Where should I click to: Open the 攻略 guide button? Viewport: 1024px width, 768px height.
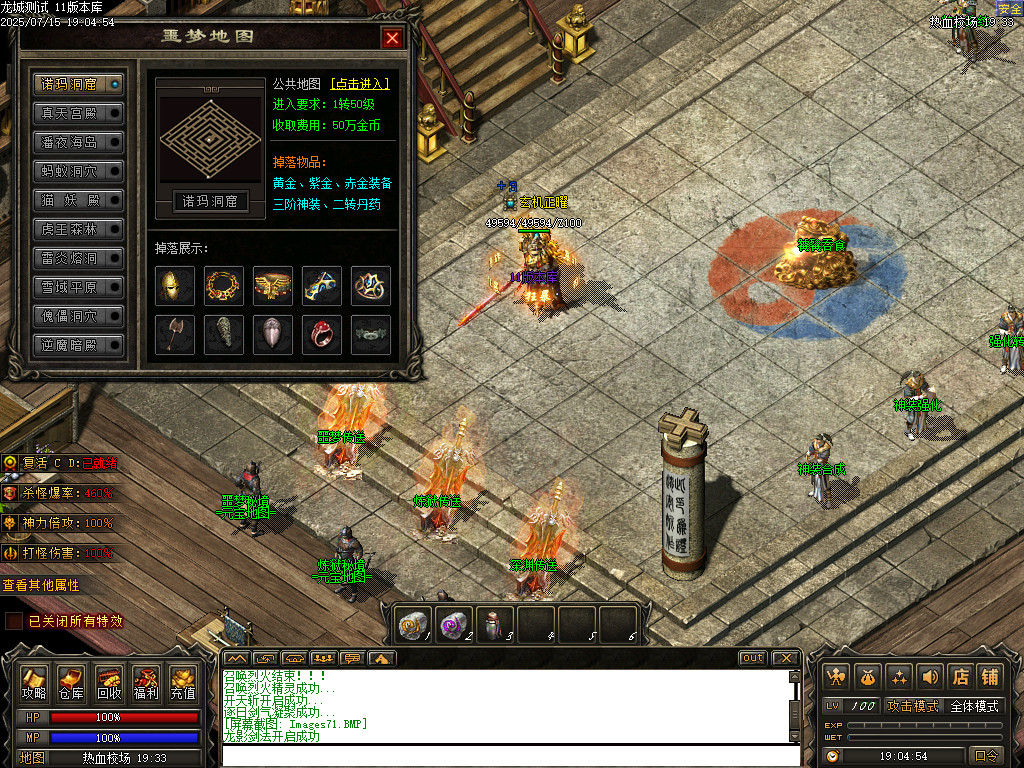[35, 682]
